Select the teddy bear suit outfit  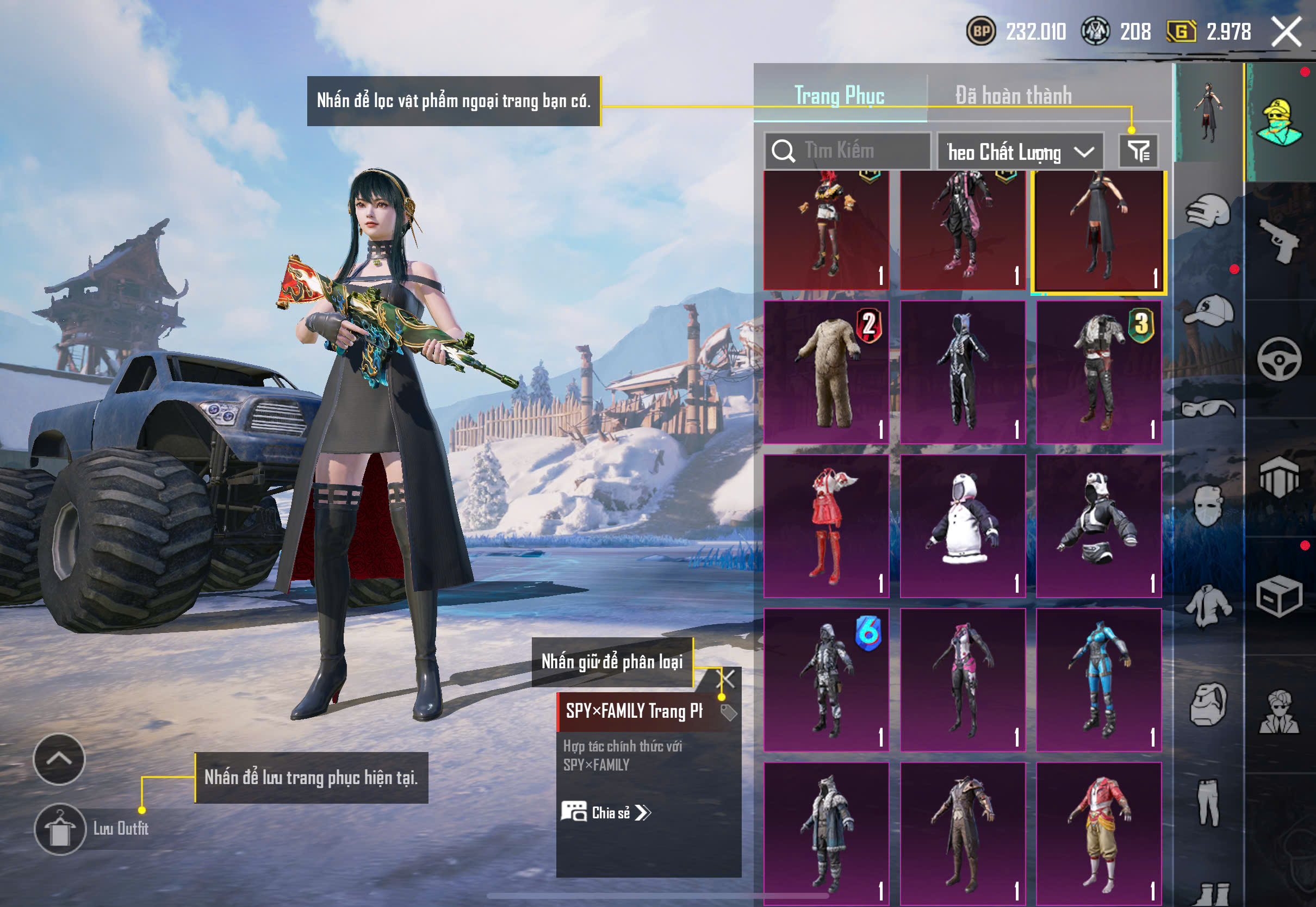coord(826,372)
